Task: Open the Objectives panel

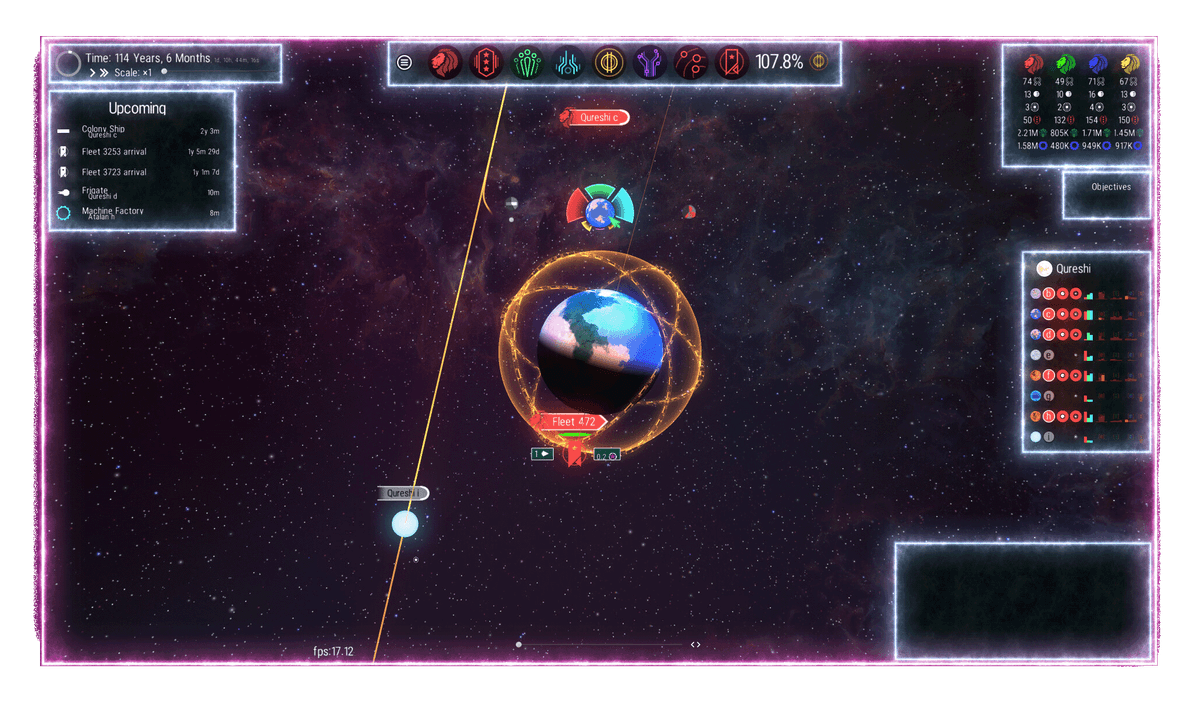Action: pos(1110,187)
